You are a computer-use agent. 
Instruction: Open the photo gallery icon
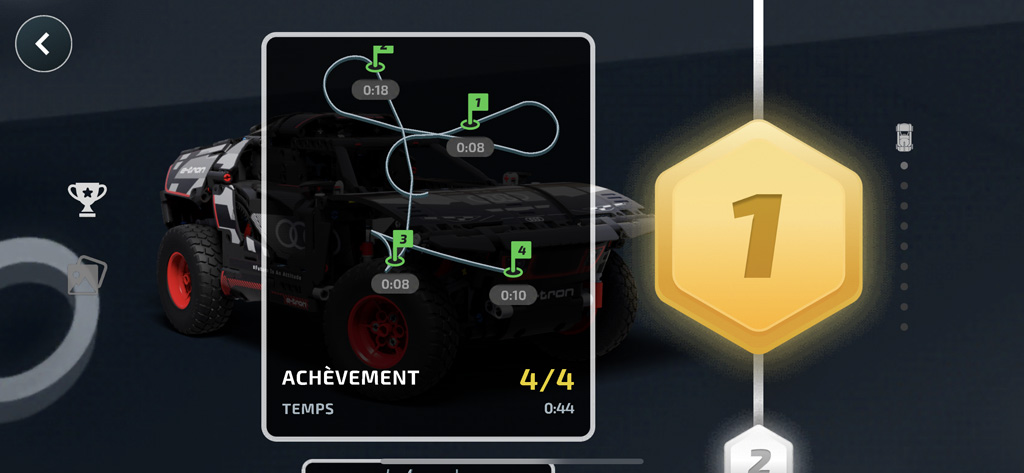(x=86, y=277)
